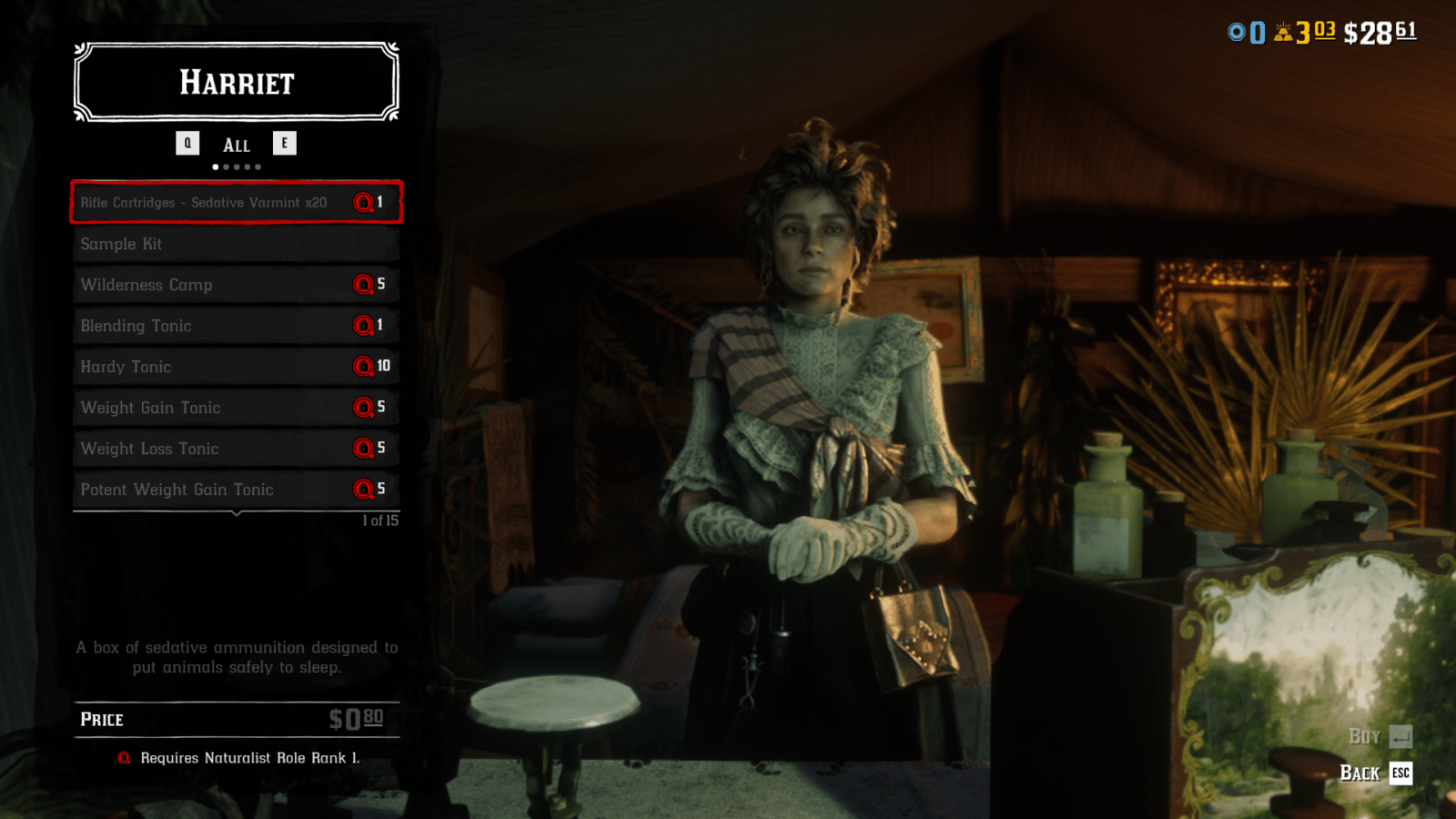This screenshot has width=1456, height=819.
Task: Click the Harriet shop title banner
Action: (x=236, y=83)
